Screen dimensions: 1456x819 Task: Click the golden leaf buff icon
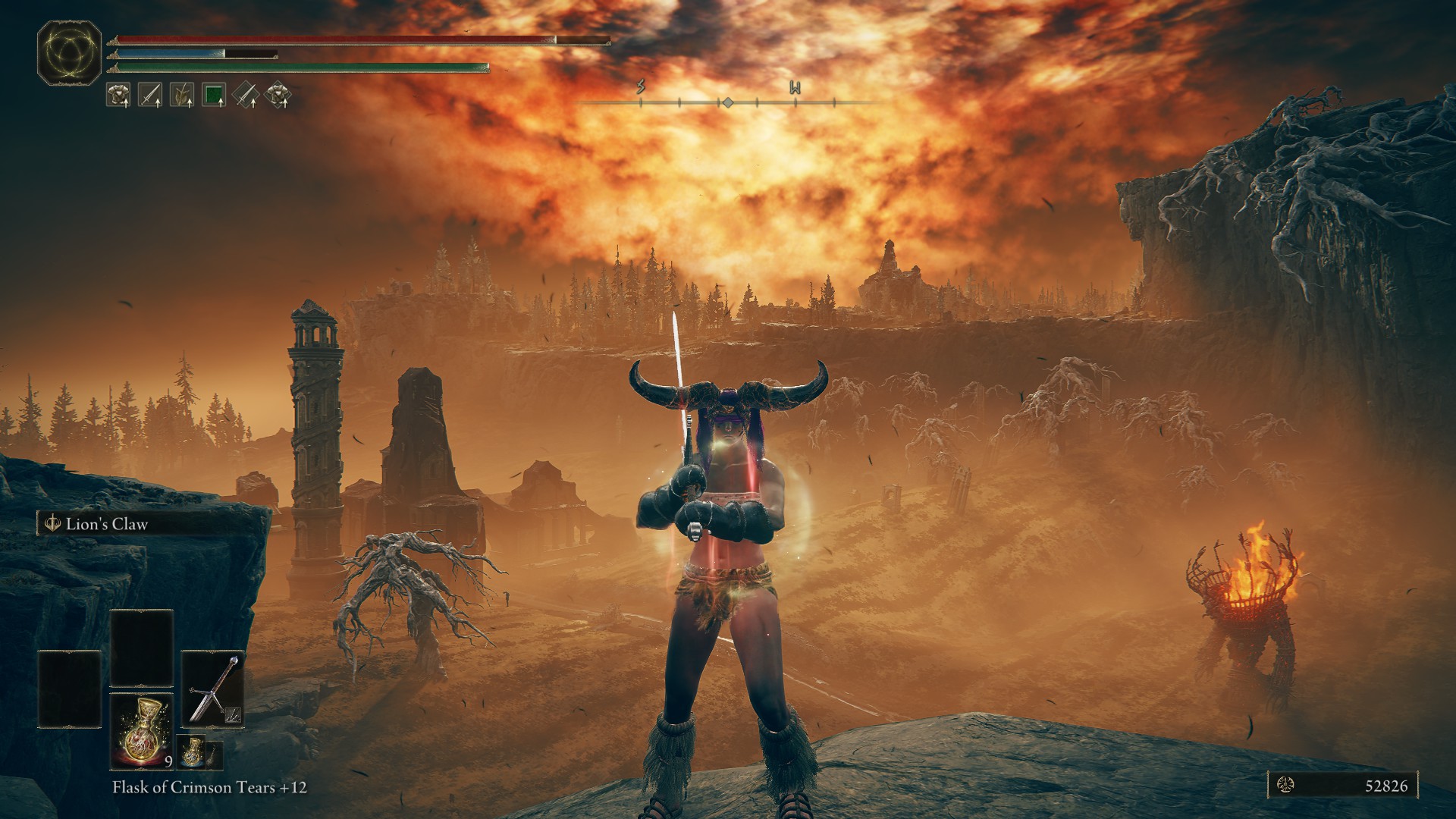182,95
